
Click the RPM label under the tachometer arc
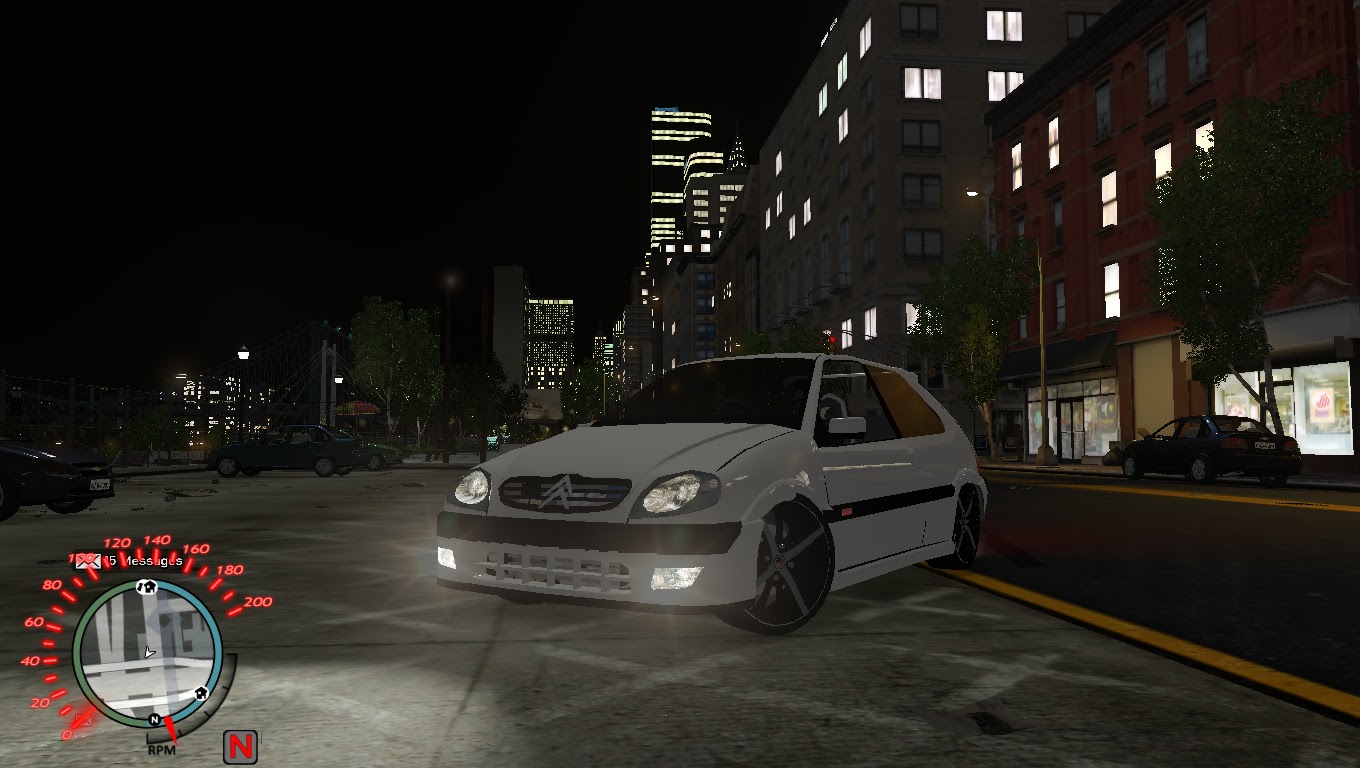(x=163, y=750)
